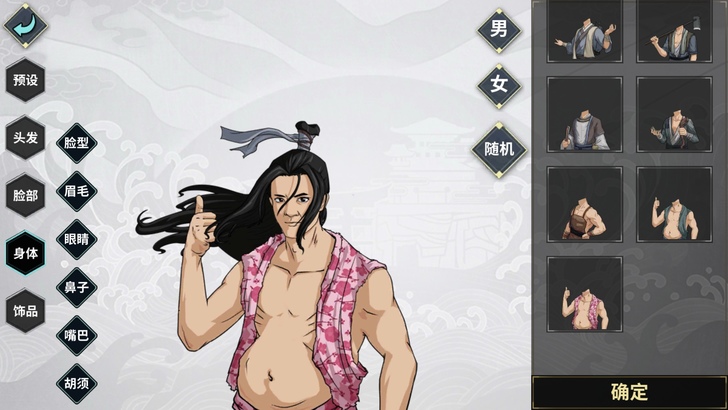The image size is (728, 410).
Task: Open the 眼睛 eyes option
Action: coord(77,239)
